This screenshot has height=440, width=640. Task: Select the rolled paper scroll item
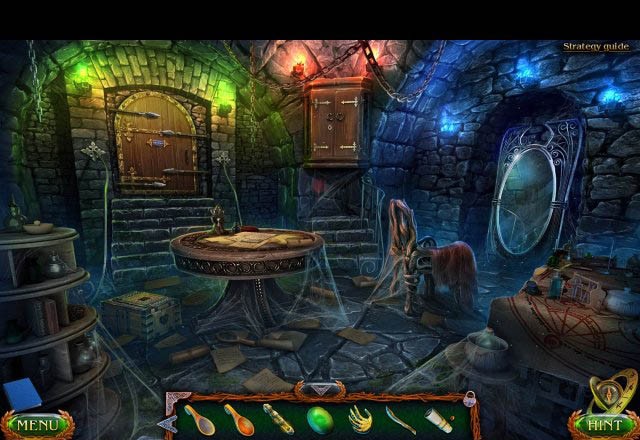[x=438, y=419]
